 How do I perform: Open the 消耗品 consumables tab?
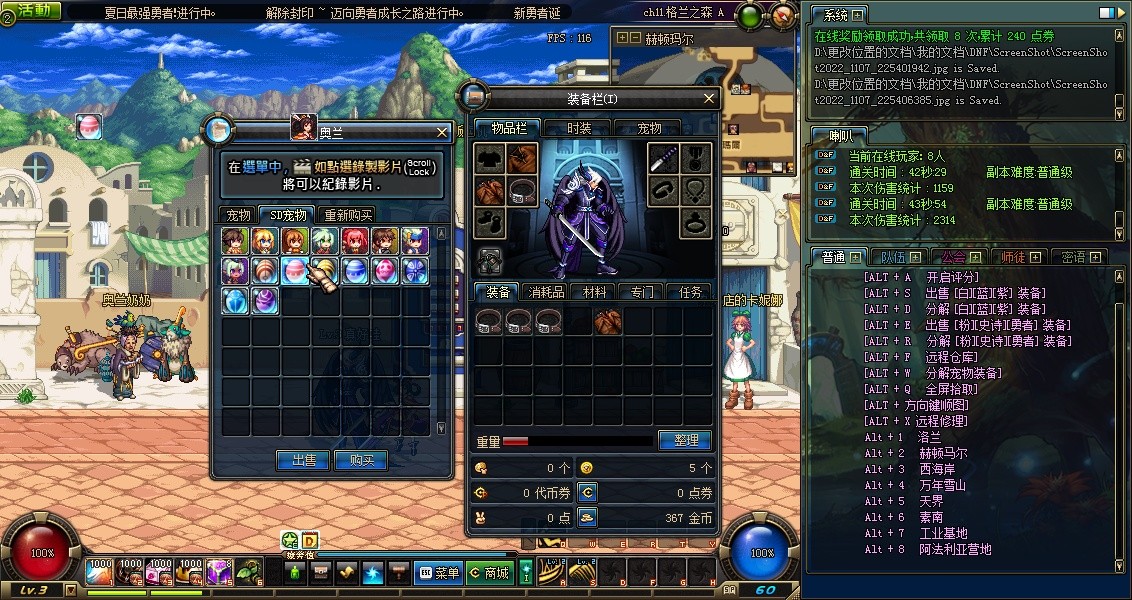(547, 292)
